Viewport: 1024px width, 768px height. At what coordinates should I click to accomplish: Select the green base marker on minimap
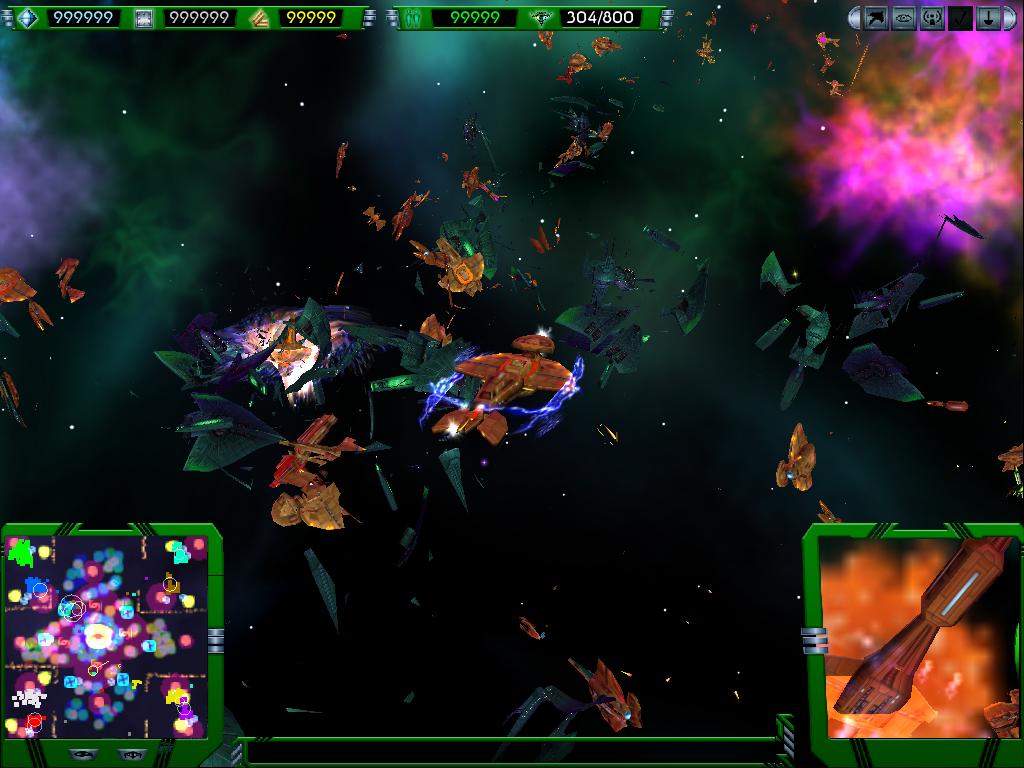[x=21, y=551]
